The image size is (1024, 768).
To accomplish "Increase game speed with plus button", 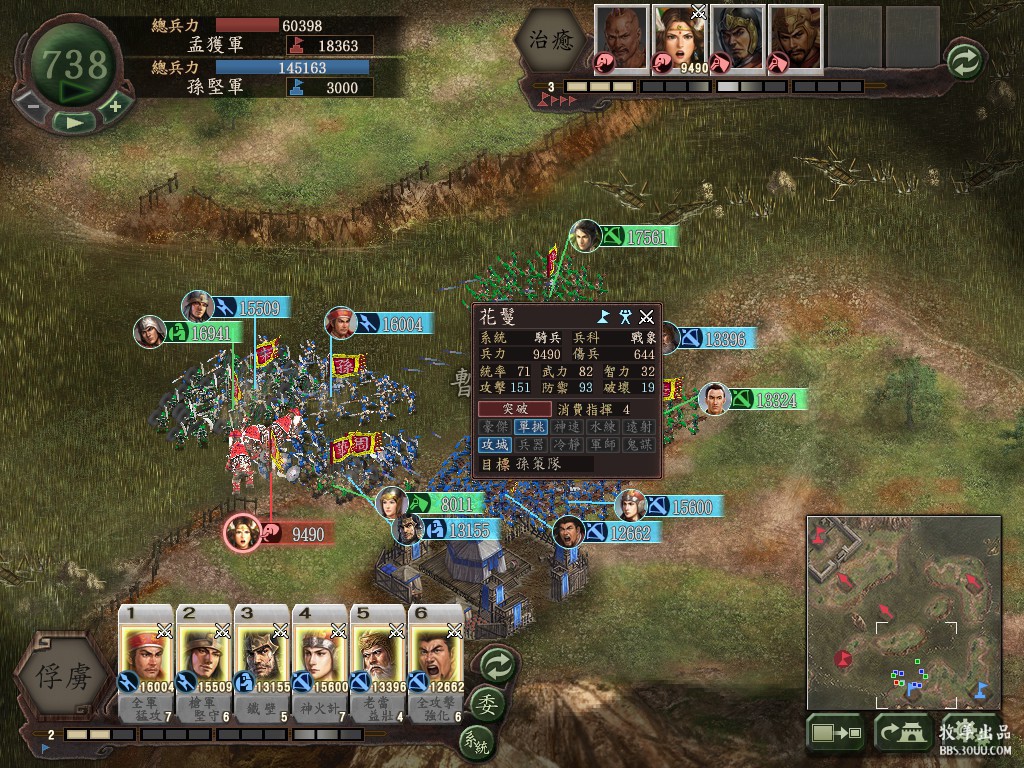I will tap(115, 106).
